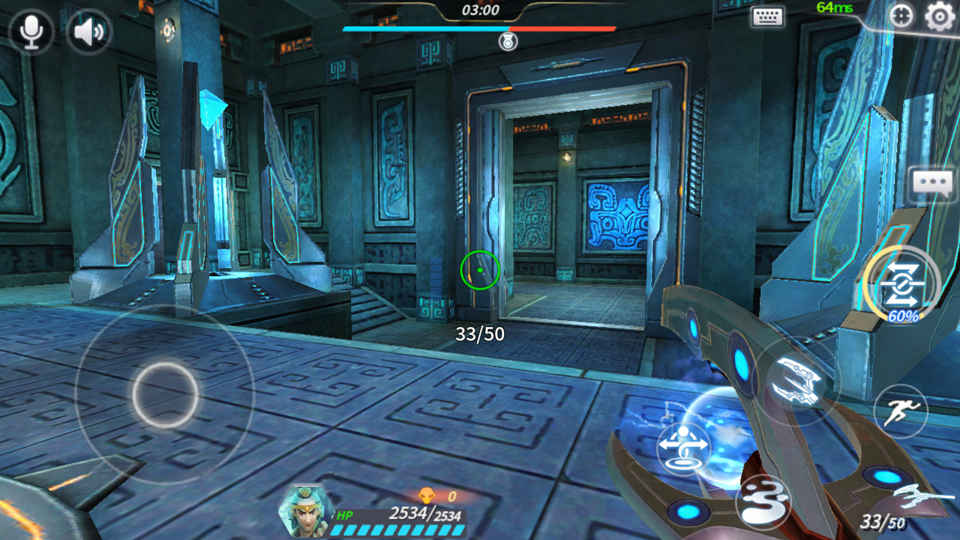Open the chat speech bubble button
The image size is (960, 540).
(933, 184)
